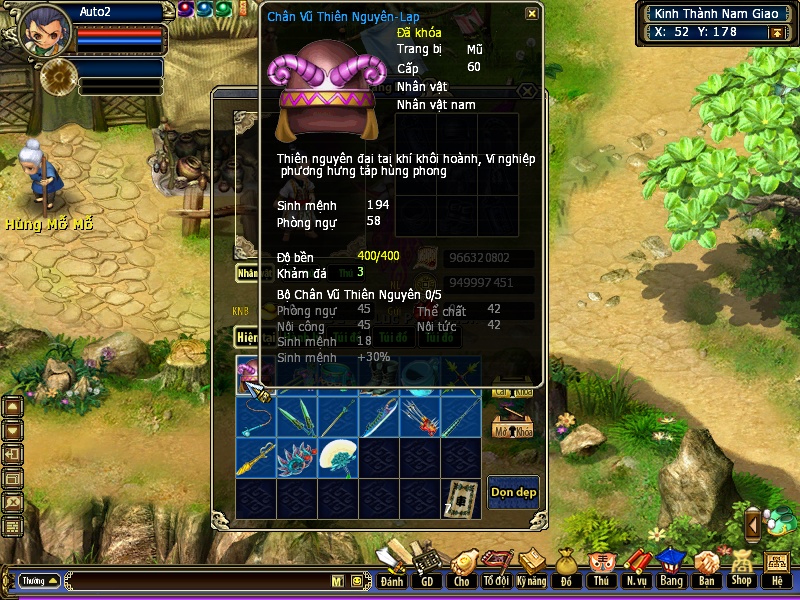Select the white fan item slot
The width and height of the screenshot is (800, 600).
tap(338, 457)
